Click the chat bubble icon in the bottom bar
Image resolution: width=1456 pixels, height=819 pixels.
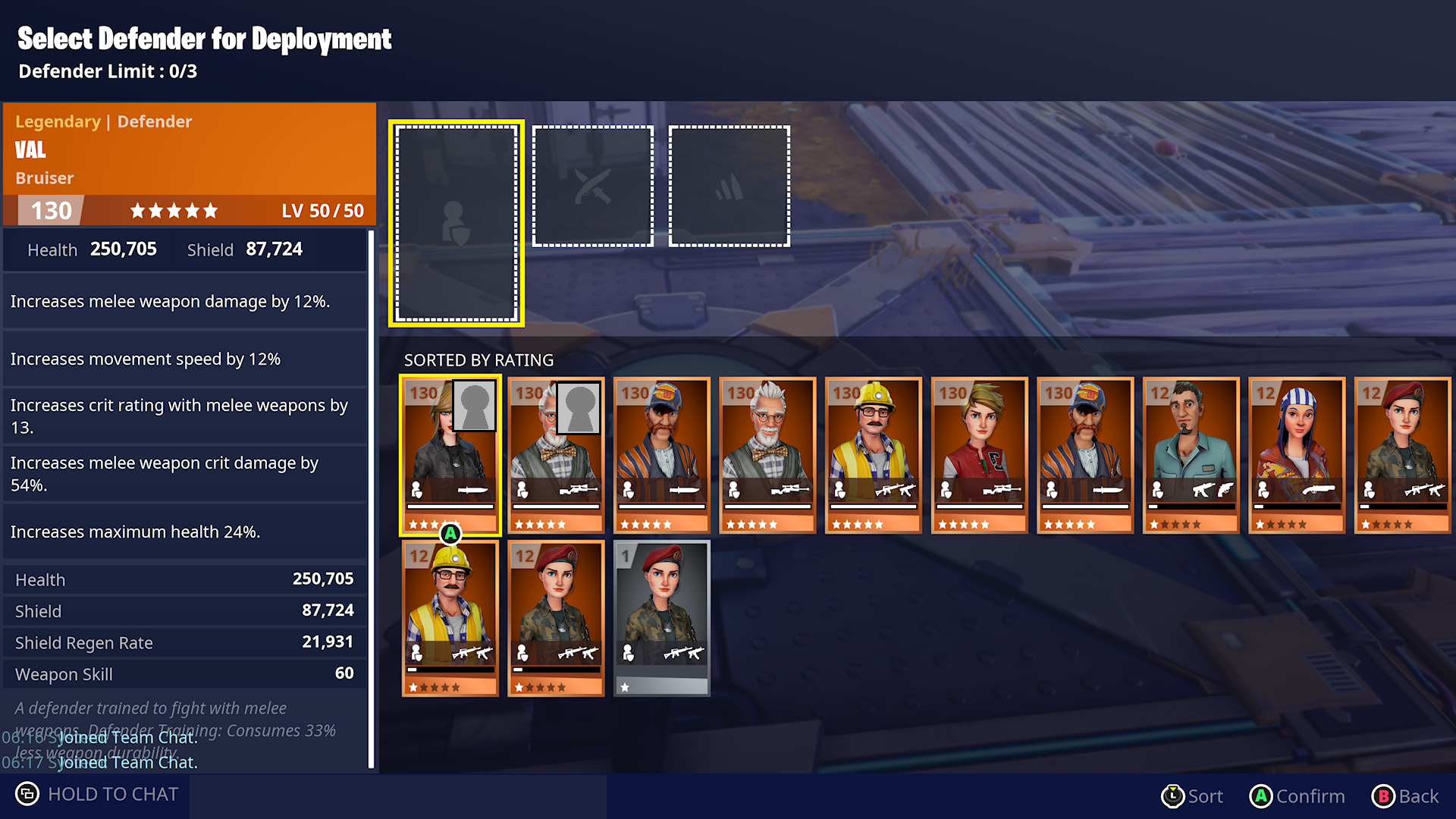[27, 793]
